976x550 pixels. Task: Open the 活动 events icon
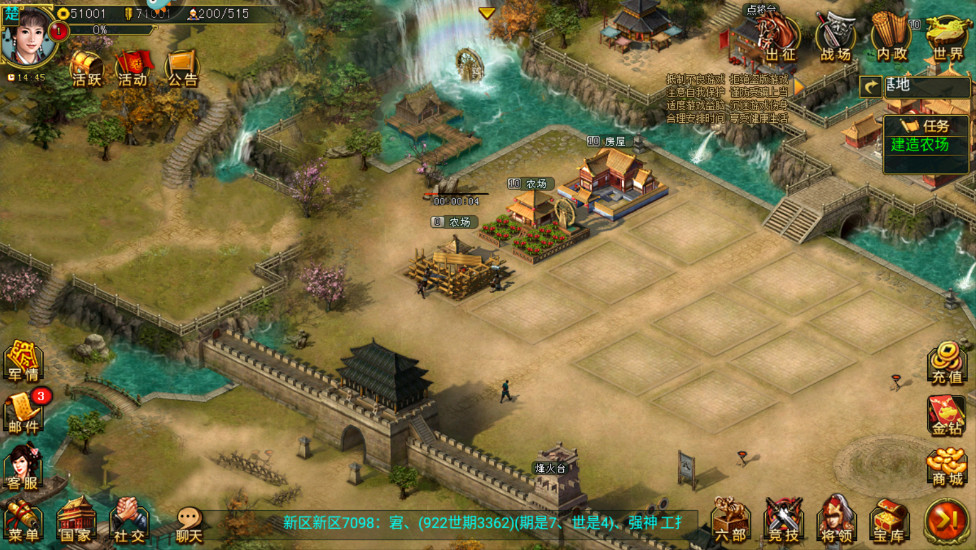(x=133, y=67)
